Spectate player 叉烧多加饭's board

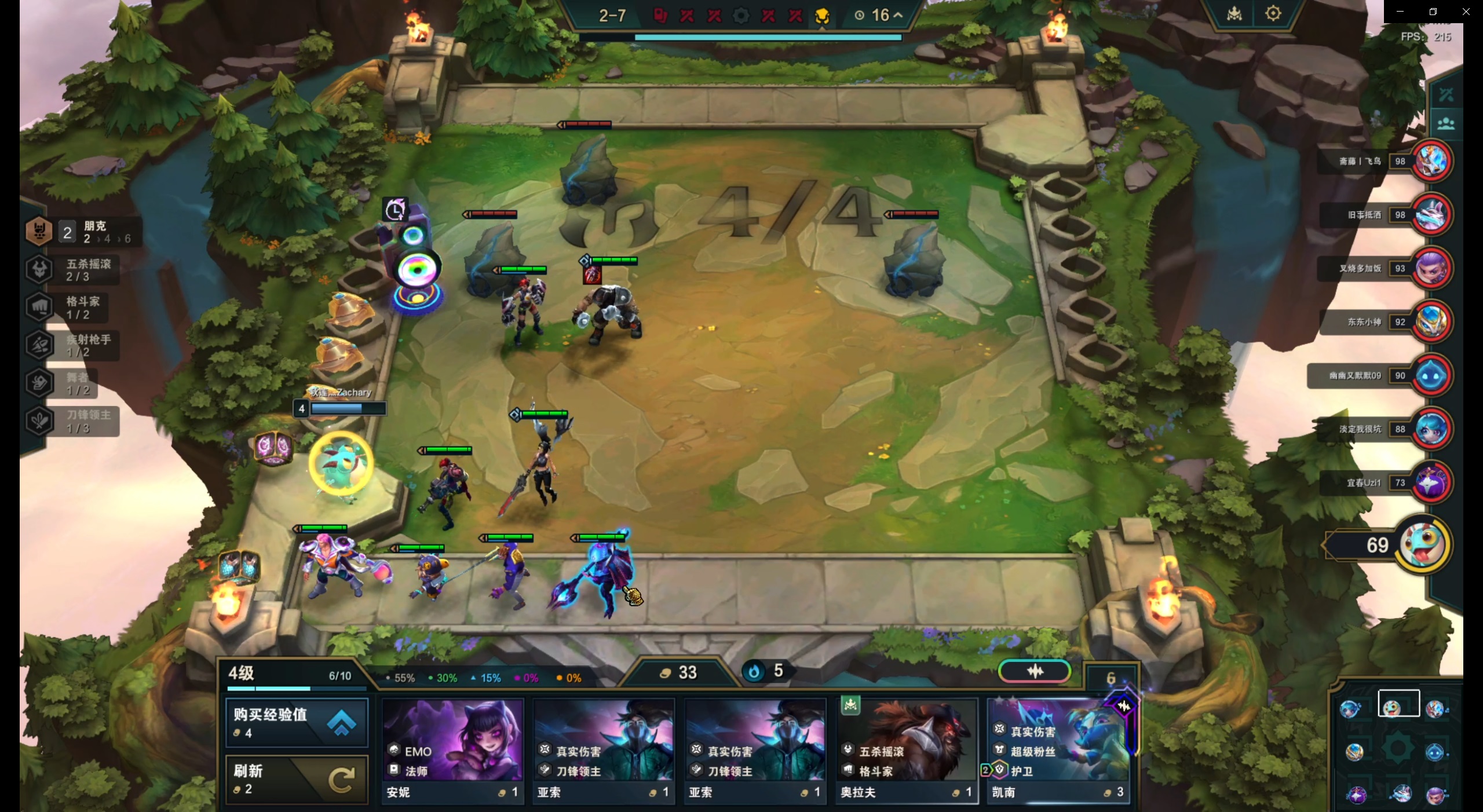[x=1431, y=268]
